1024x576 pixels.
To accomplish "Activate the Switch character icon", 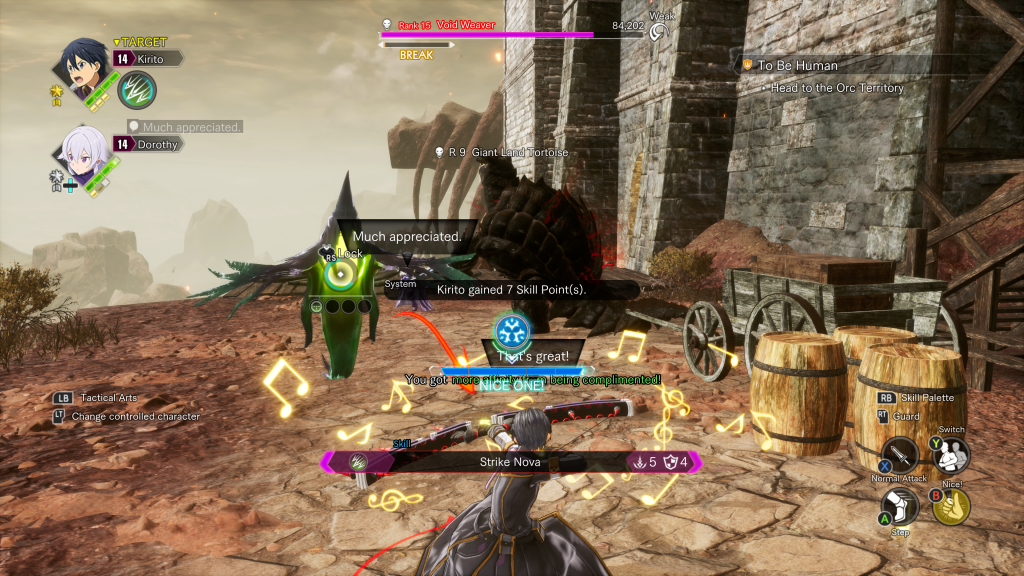I will [x=951, y=456].
